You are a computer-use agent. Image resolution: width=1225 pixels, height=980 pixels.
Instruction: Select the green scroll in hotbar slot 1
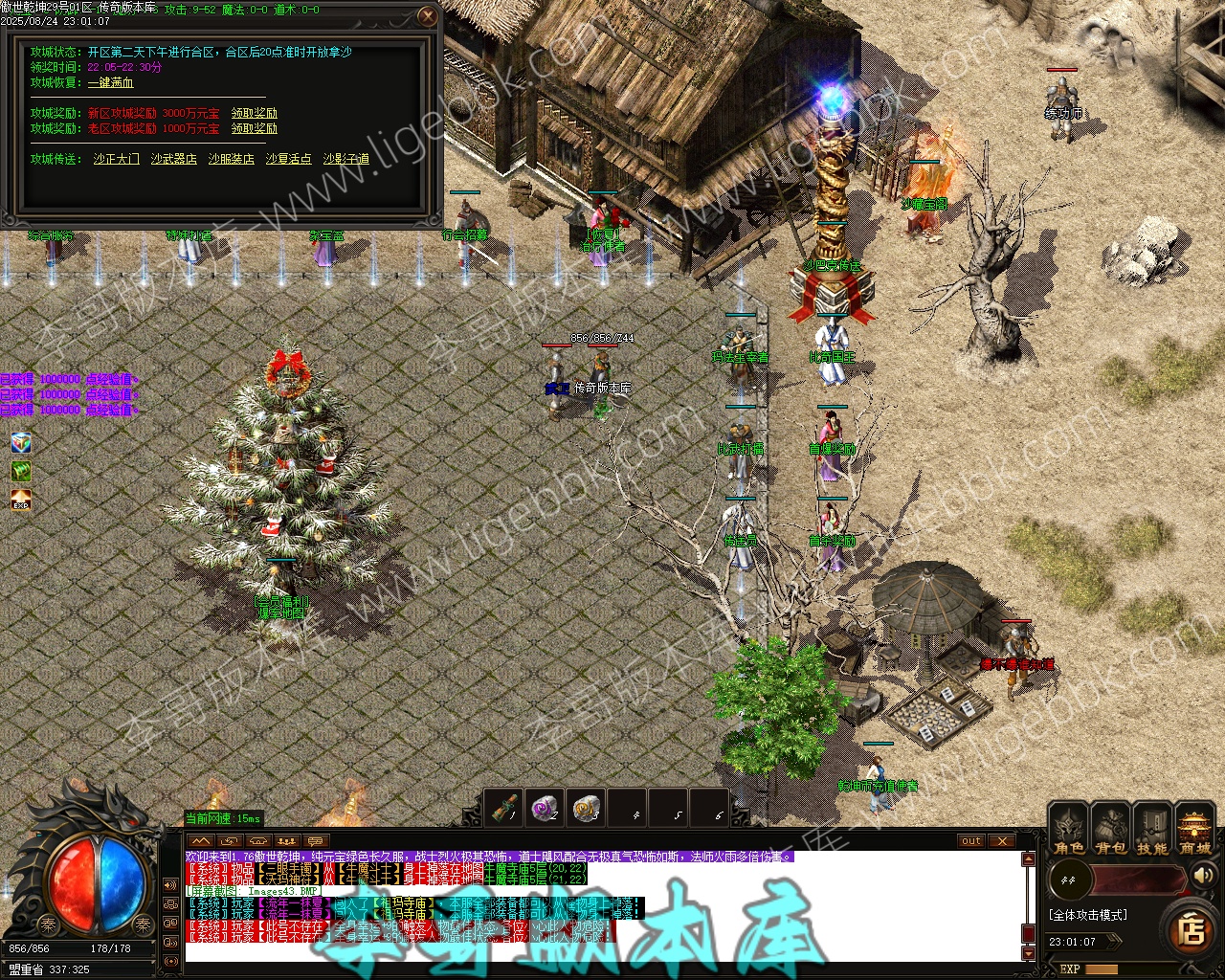click(x=503, y=808)
